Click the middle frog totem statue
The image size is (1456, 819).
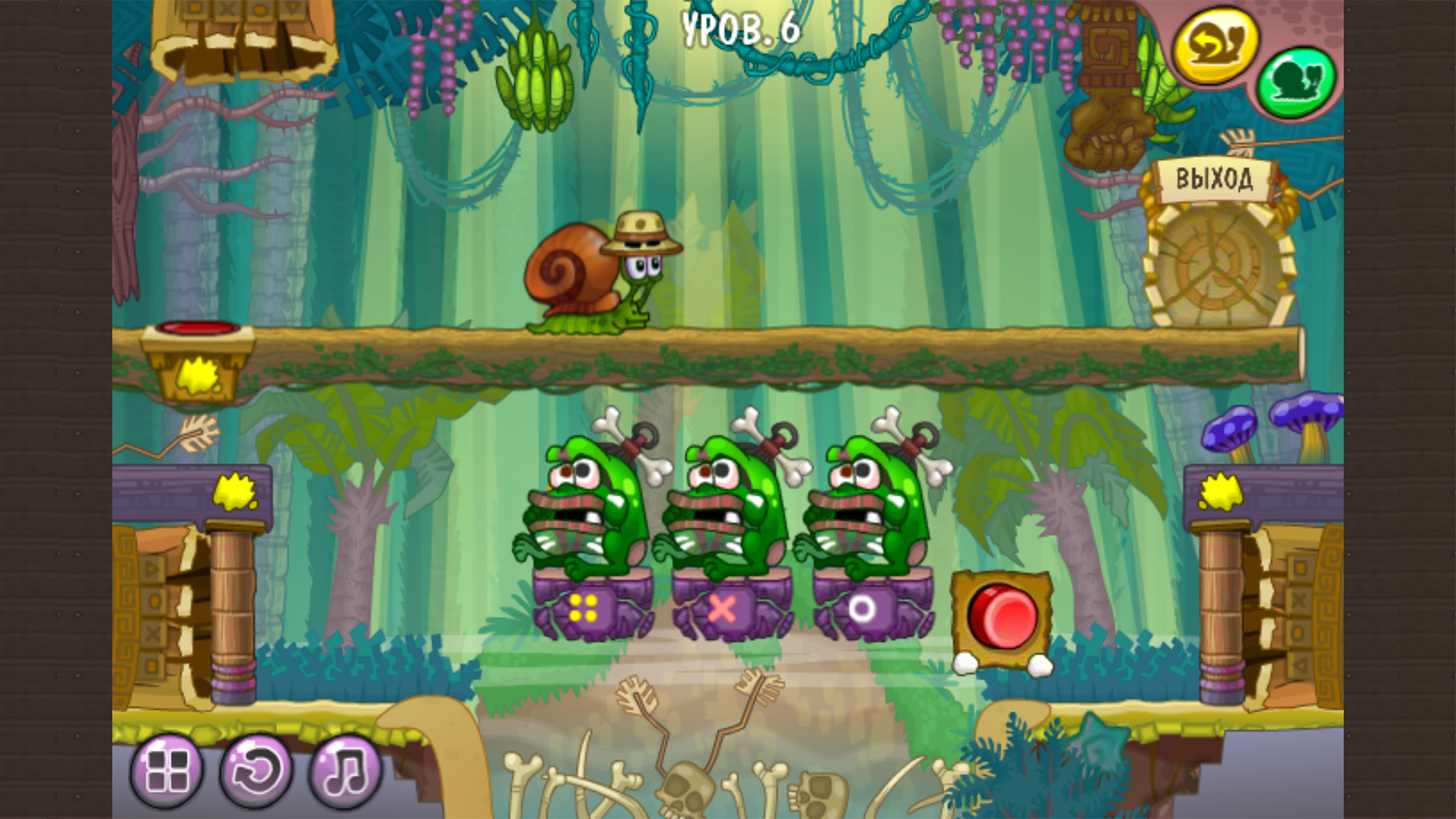[x=728, y=500]
